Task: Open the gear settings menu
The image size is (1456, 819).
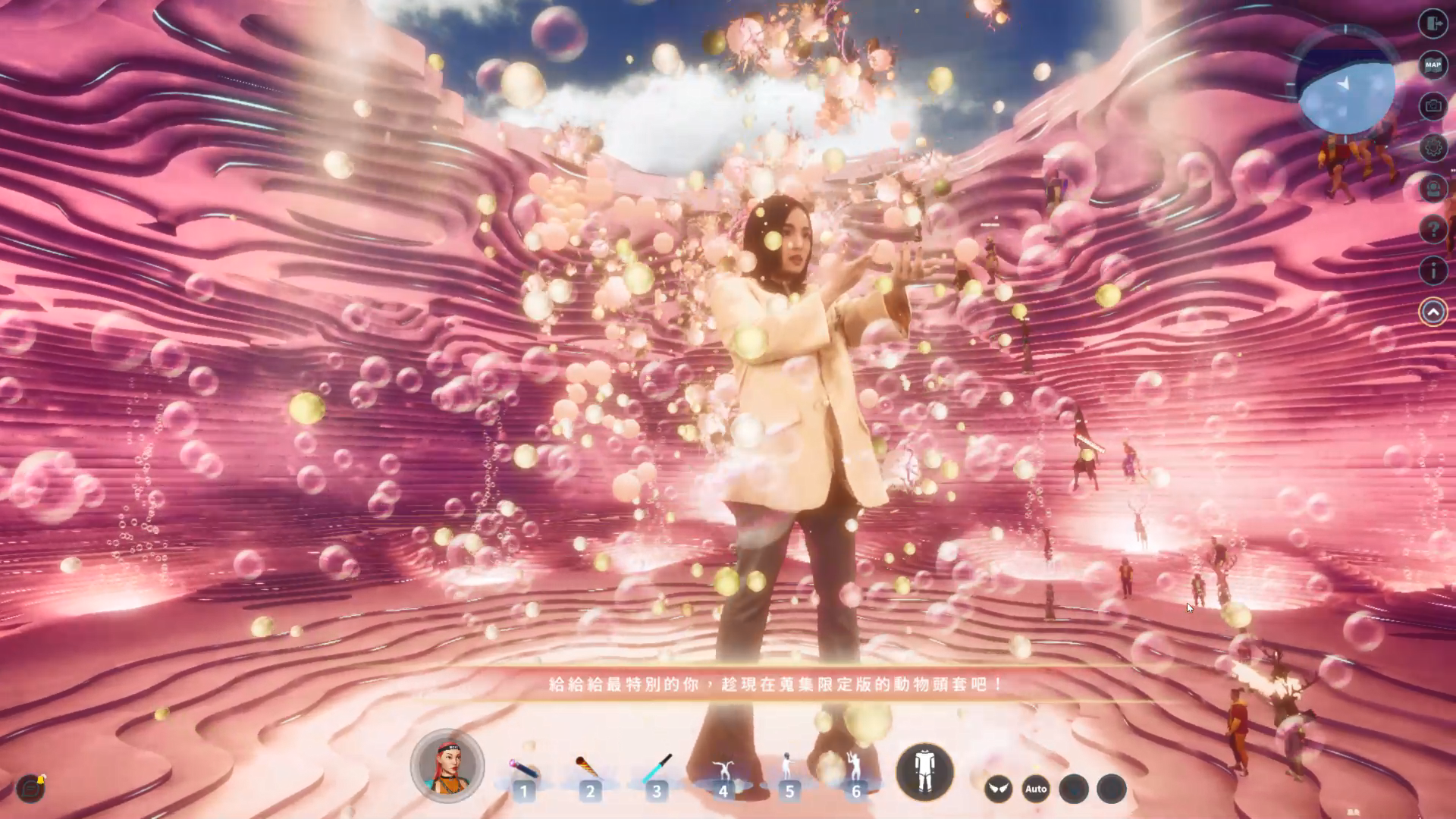Action: pos(1432,147)
